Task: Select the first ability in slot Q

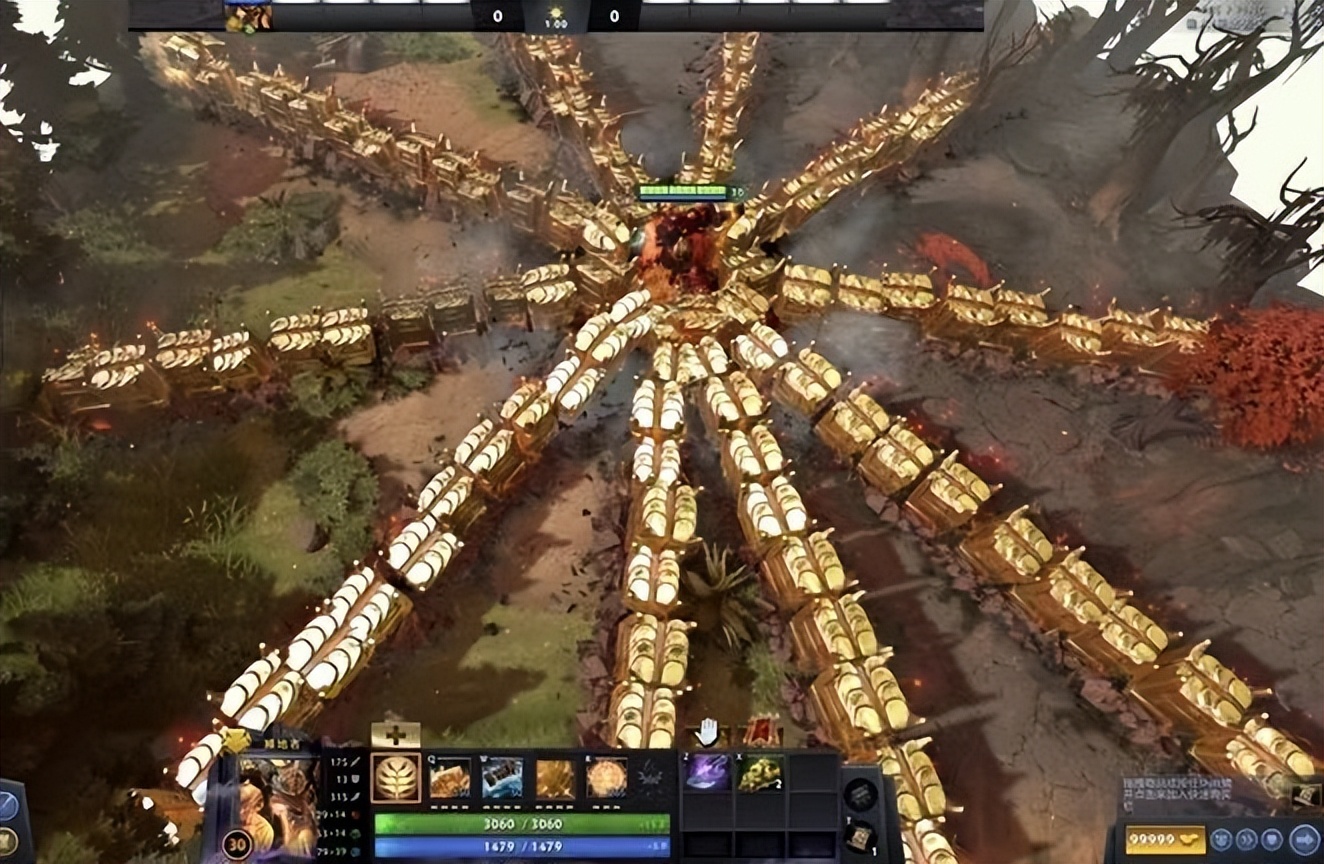Action: click(450, 778)
